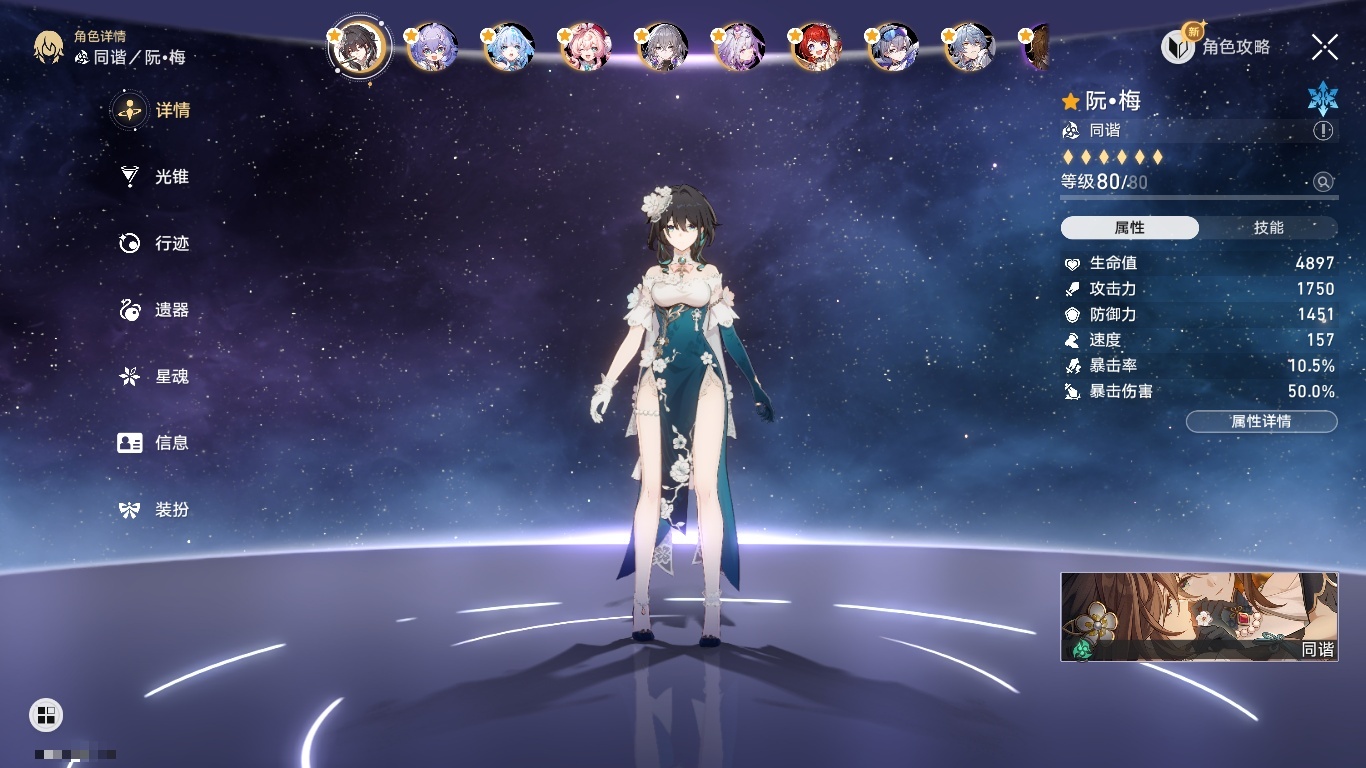
Task: Switch to the 技能 skills tab
Action: pos(1268,228)
